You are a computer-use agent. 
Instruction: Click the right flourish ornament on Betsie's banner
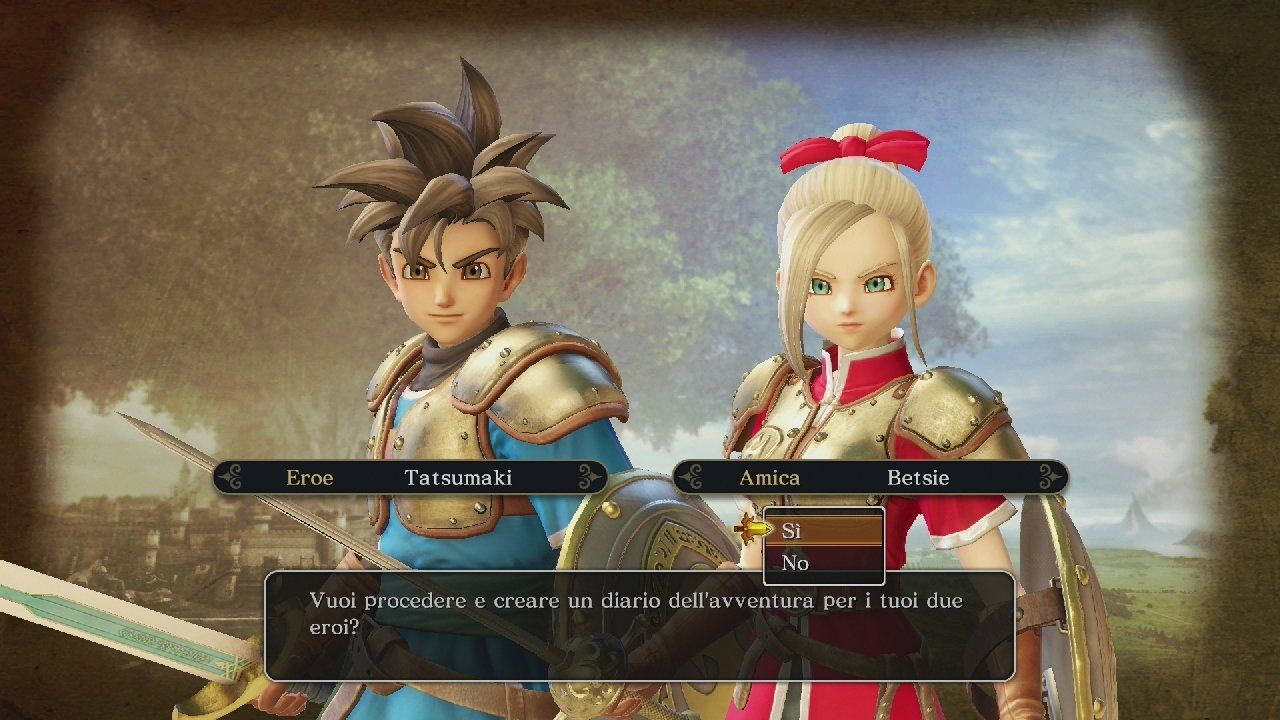point(1050,478)
